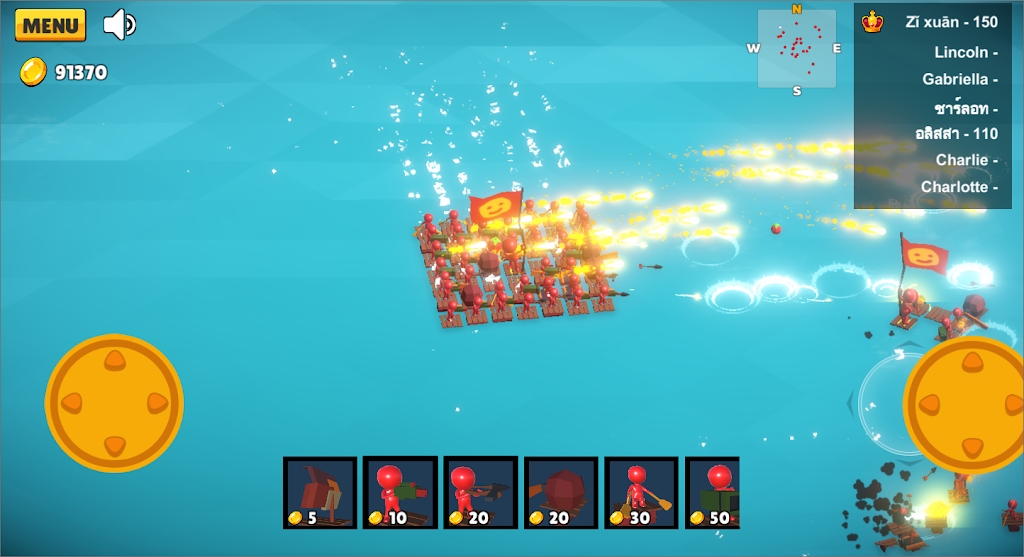
Task: Buy the 5-coin raft sail piece
Action: click(x=320, y=493)
